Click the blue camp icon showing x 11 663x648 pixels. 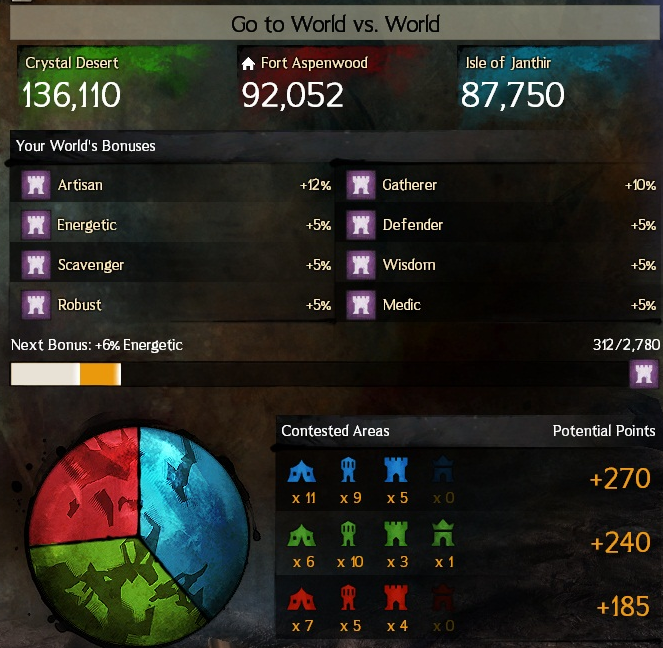(302, 470)
